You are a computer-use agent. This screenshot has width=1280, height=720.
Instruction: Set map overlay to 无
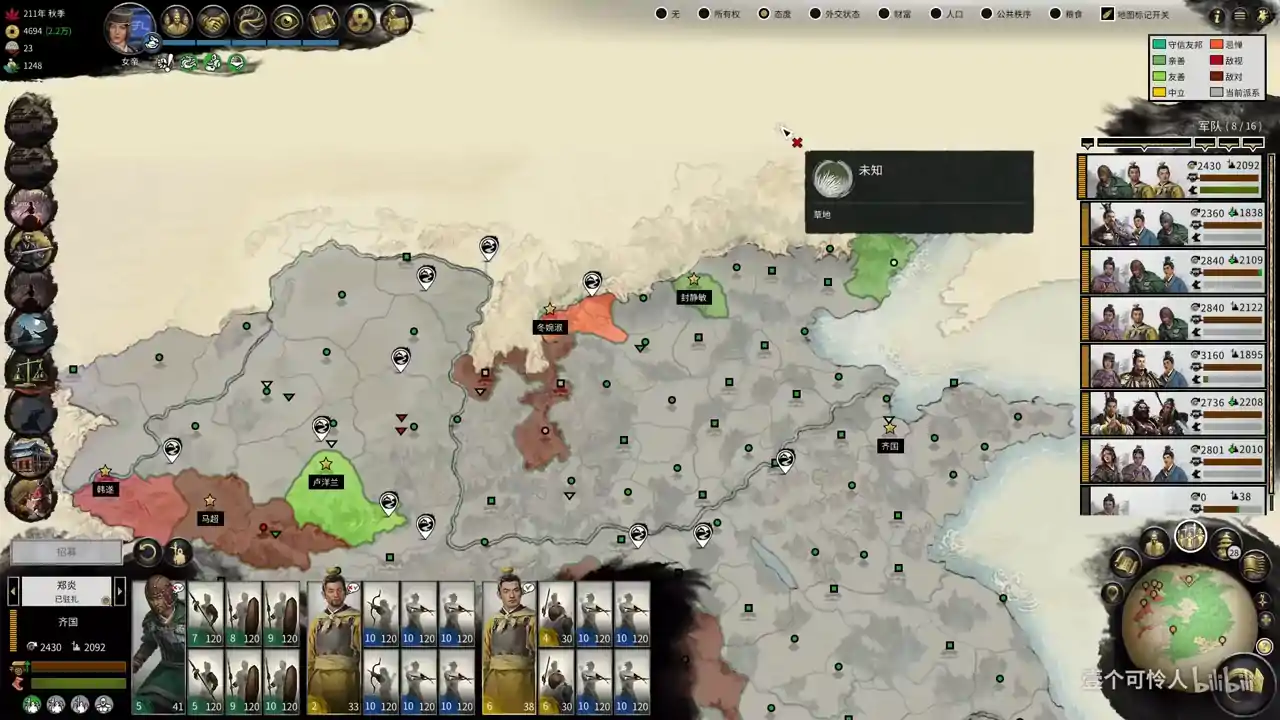661,14
